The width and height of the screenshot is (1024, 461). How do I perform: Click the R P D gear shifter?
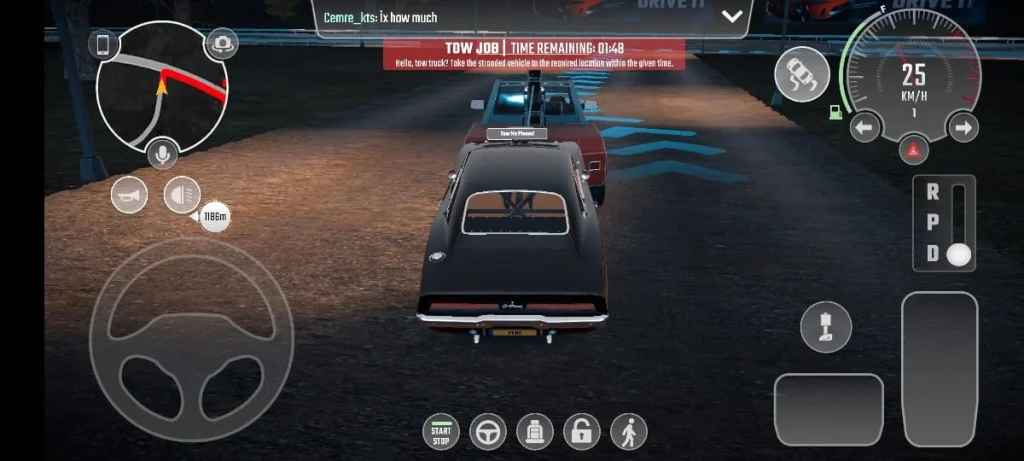[943, 223]
